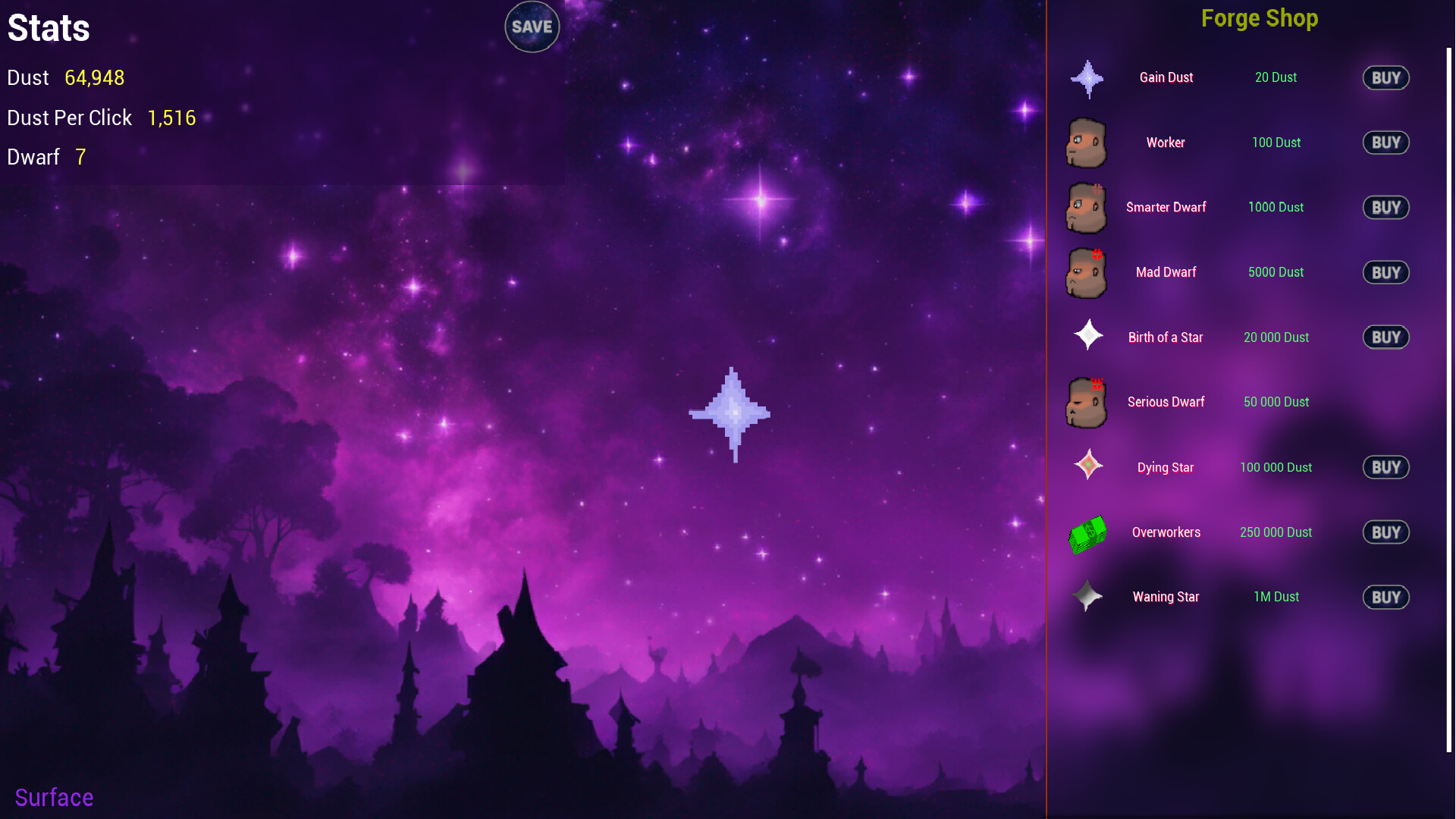Click the Worker dwarf icon
1456x819 pixels.
[1087, 143]
